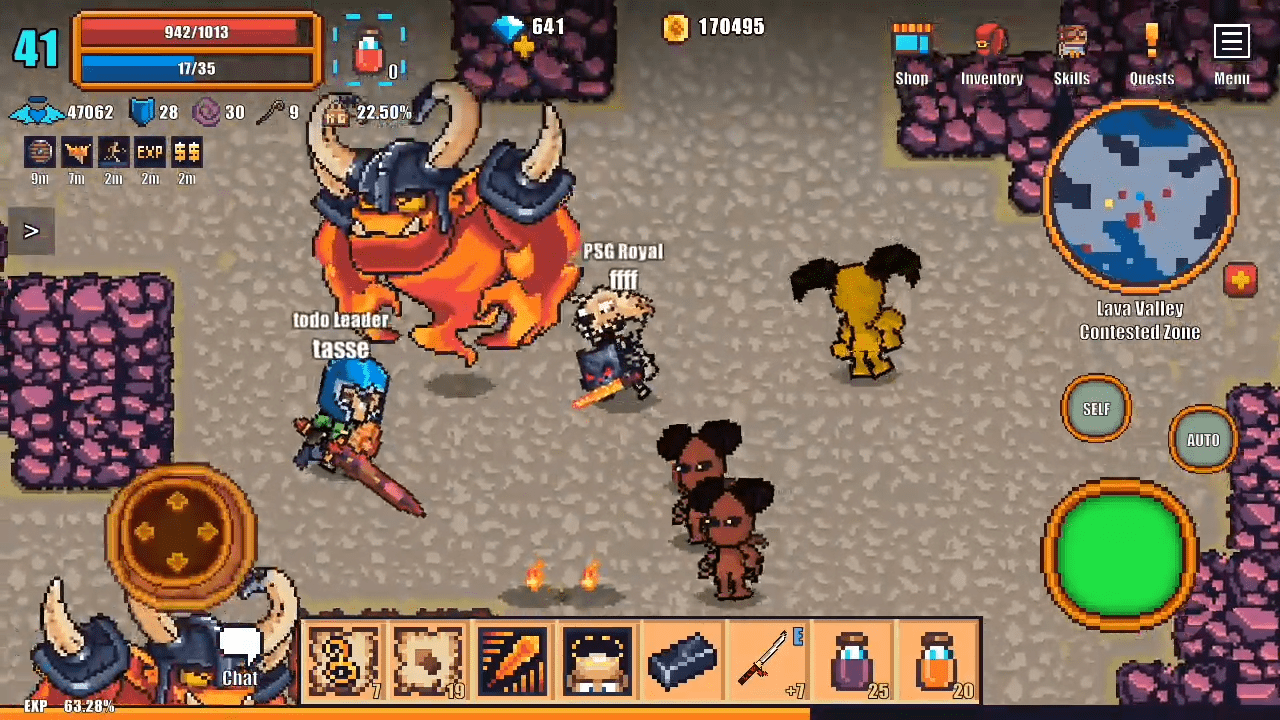Expand the left side panel arrow
The height and width of the screenshot is (720, 1280).
31,231
